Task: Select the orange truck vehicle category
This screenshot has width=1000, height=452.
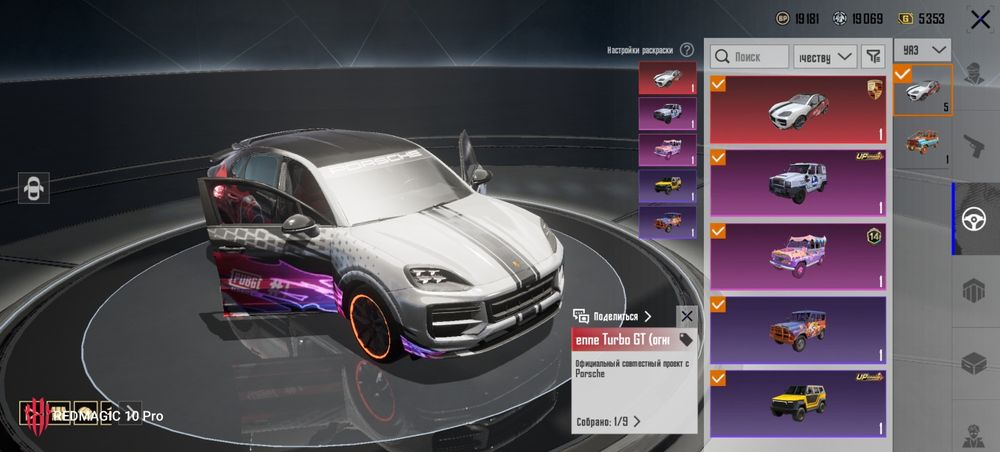Action: [x=921, y=143]
